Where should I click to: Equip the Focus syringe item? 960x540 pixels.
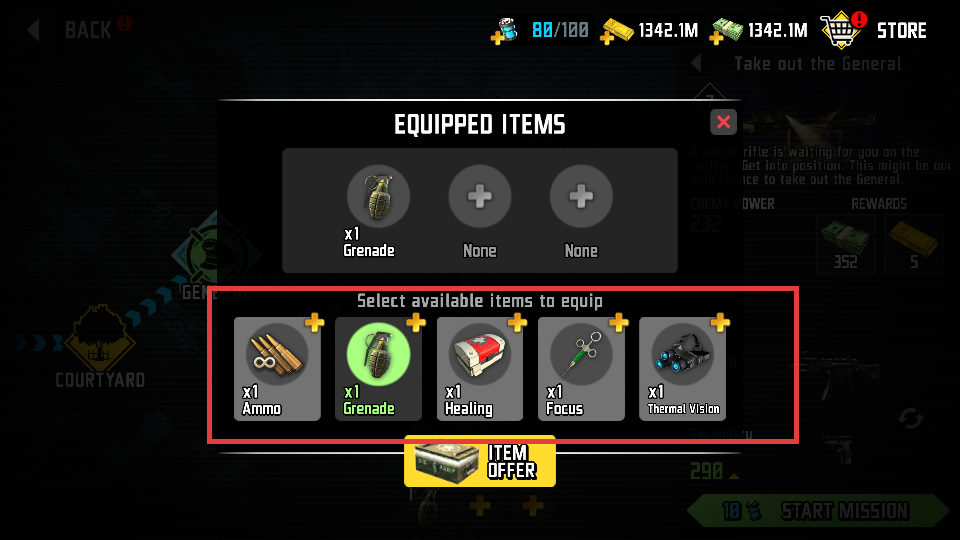tap(581, 369)
